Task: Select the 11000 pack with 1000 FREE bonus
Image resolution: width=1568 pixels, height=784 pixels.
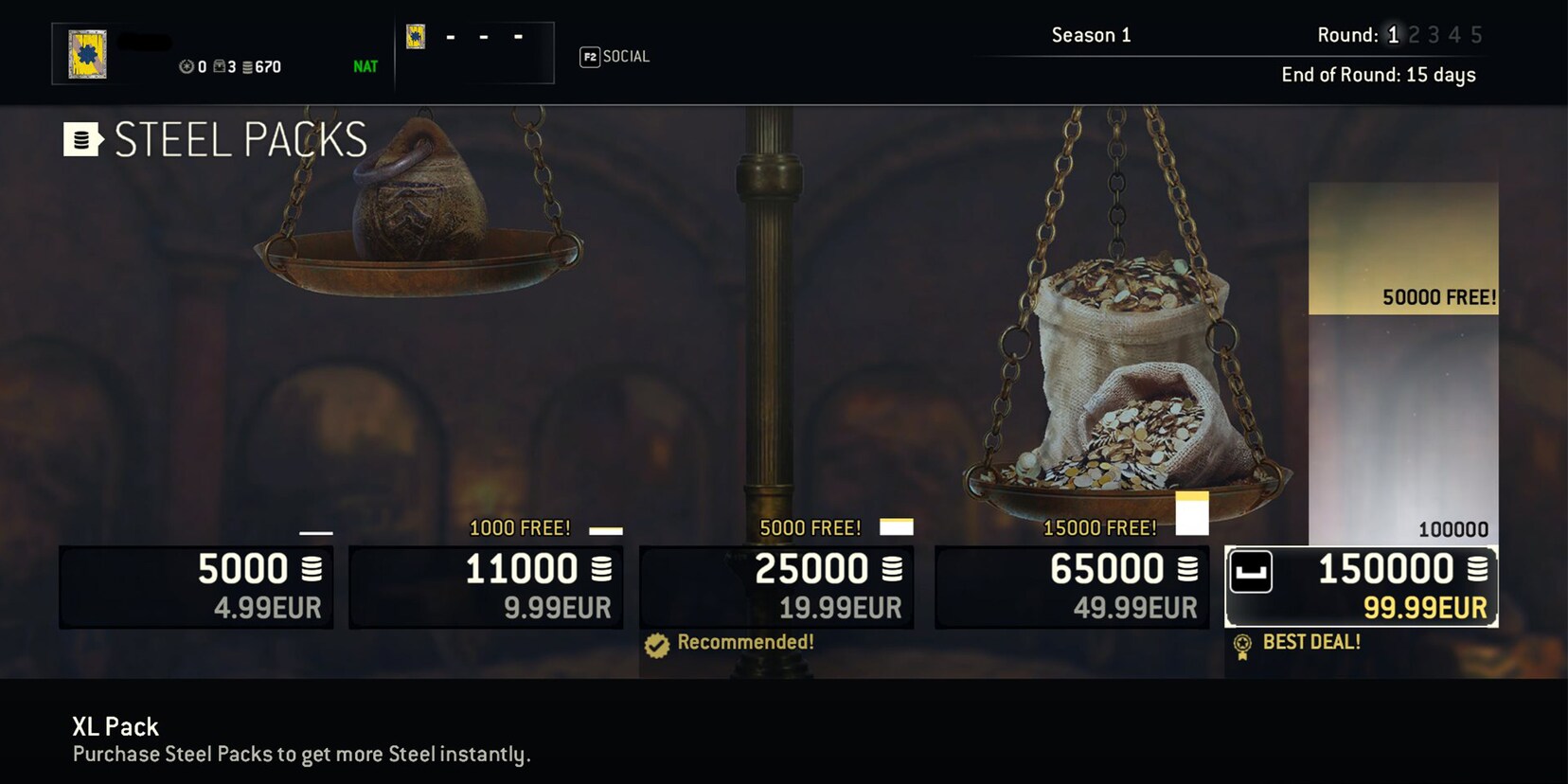Action: 486,586
